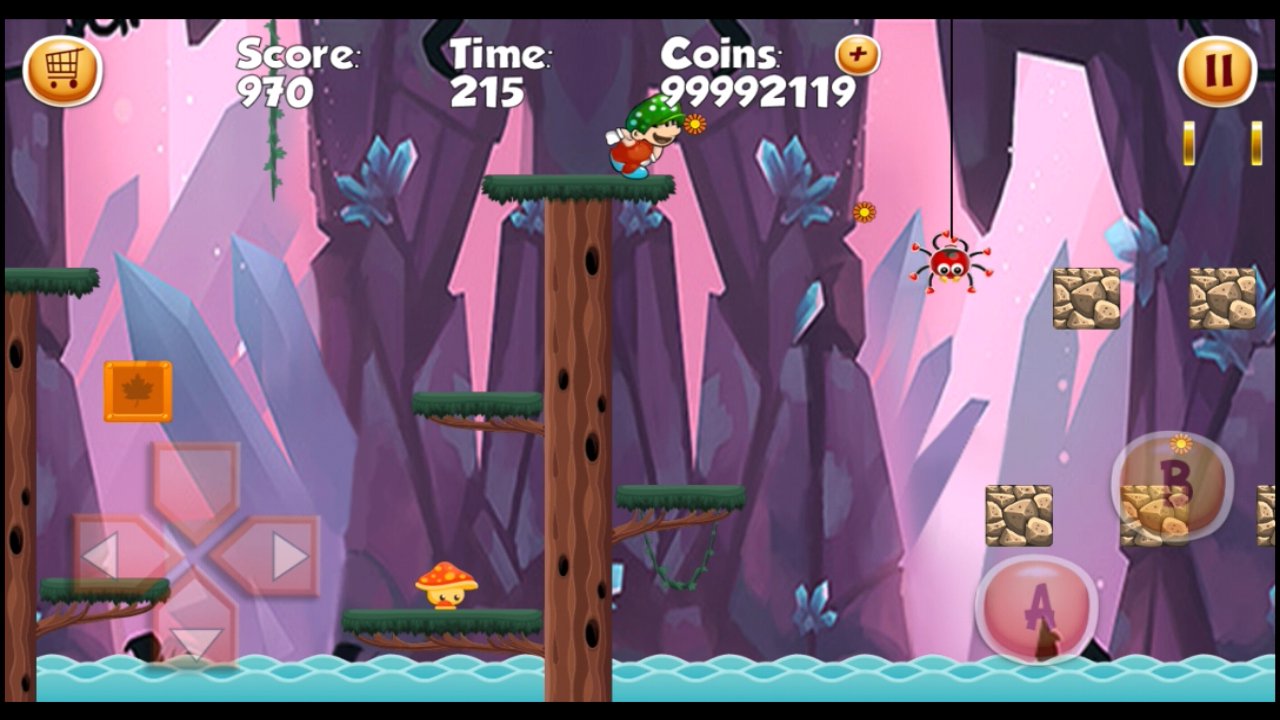
Task: Pause the game
Action: pos(1215,68)
